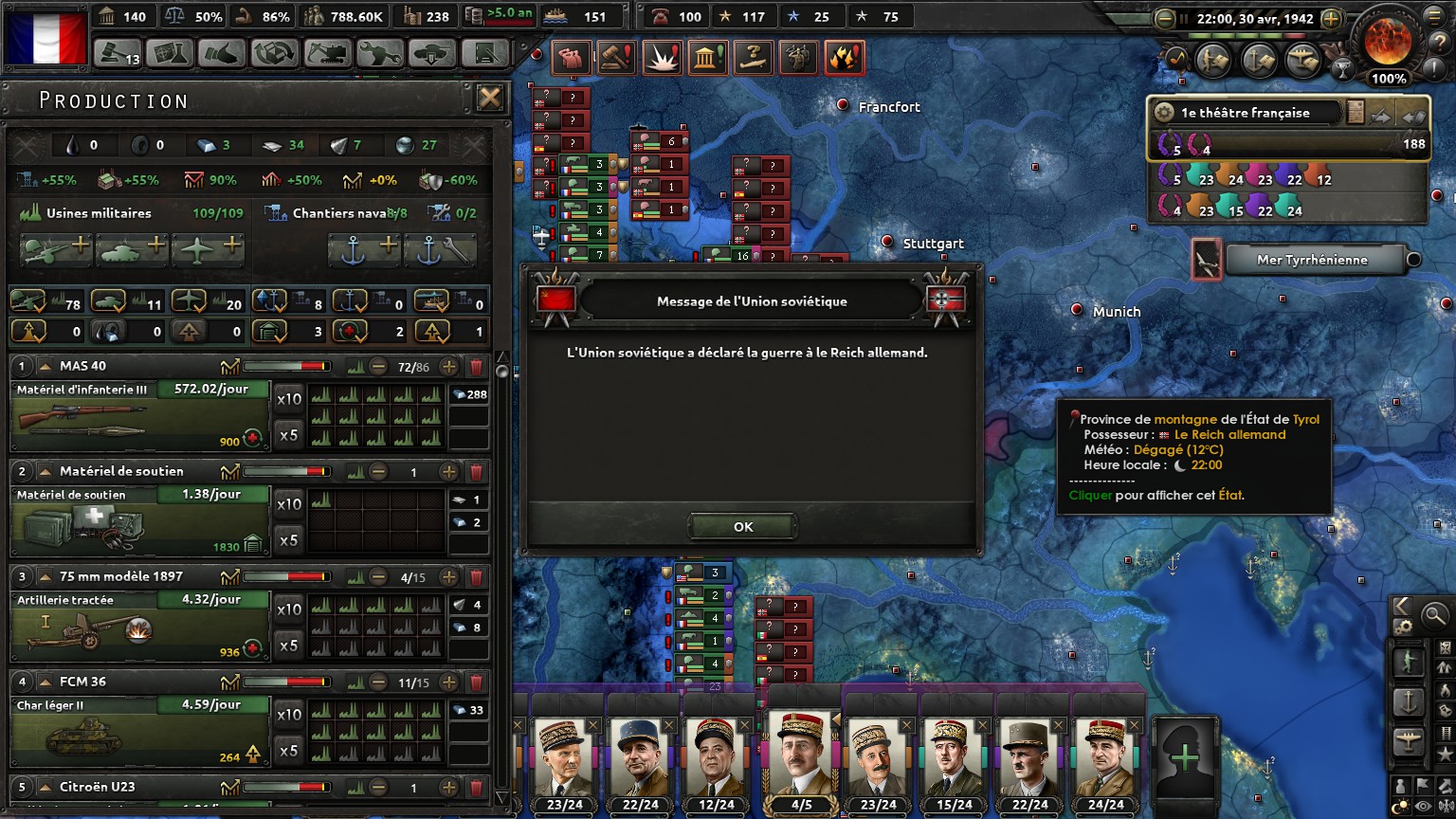Open the Research menu with flask icon
The height and width of the screenshot is (819, 1456).
pos(170,54)
